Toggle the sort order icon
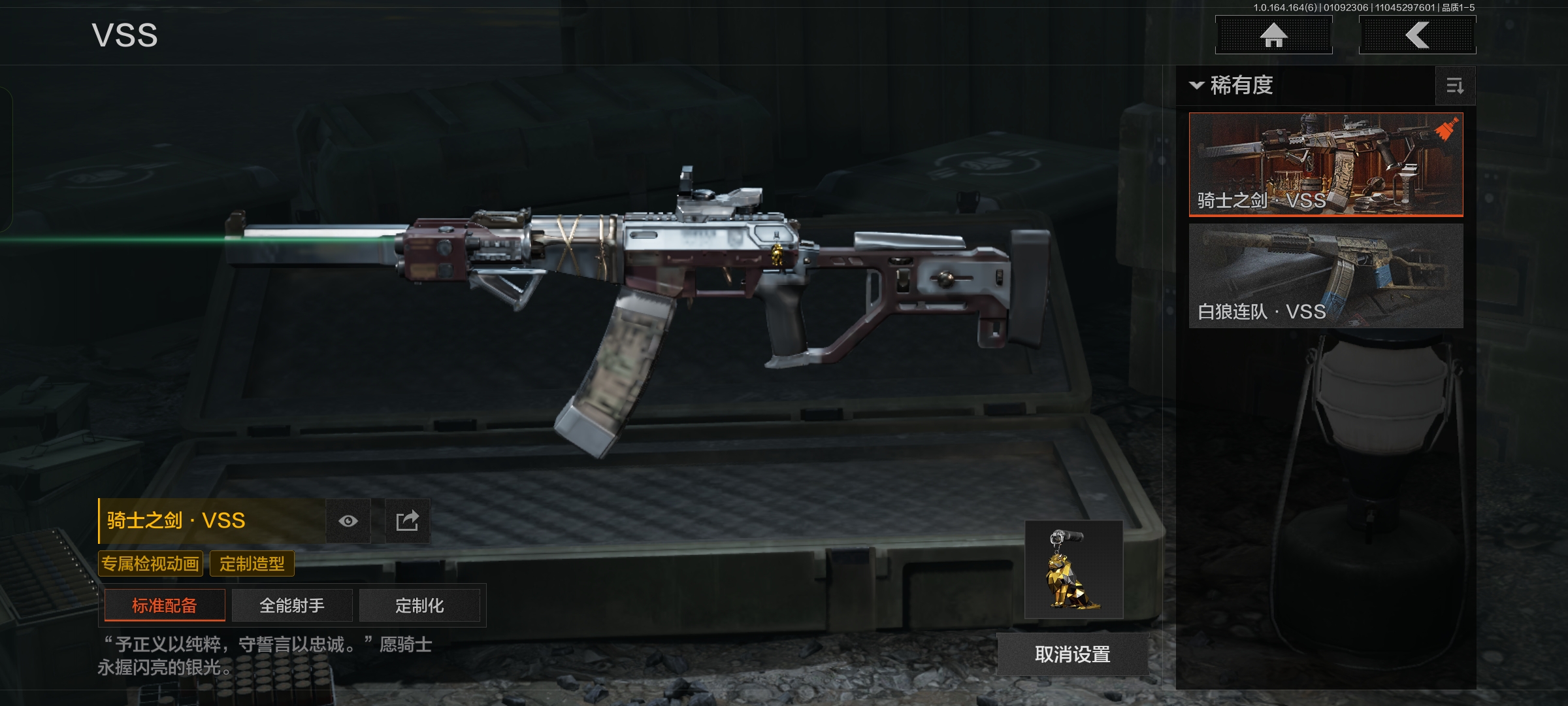This screenshot has height=706, width=1568. (x=1455, y=86)
